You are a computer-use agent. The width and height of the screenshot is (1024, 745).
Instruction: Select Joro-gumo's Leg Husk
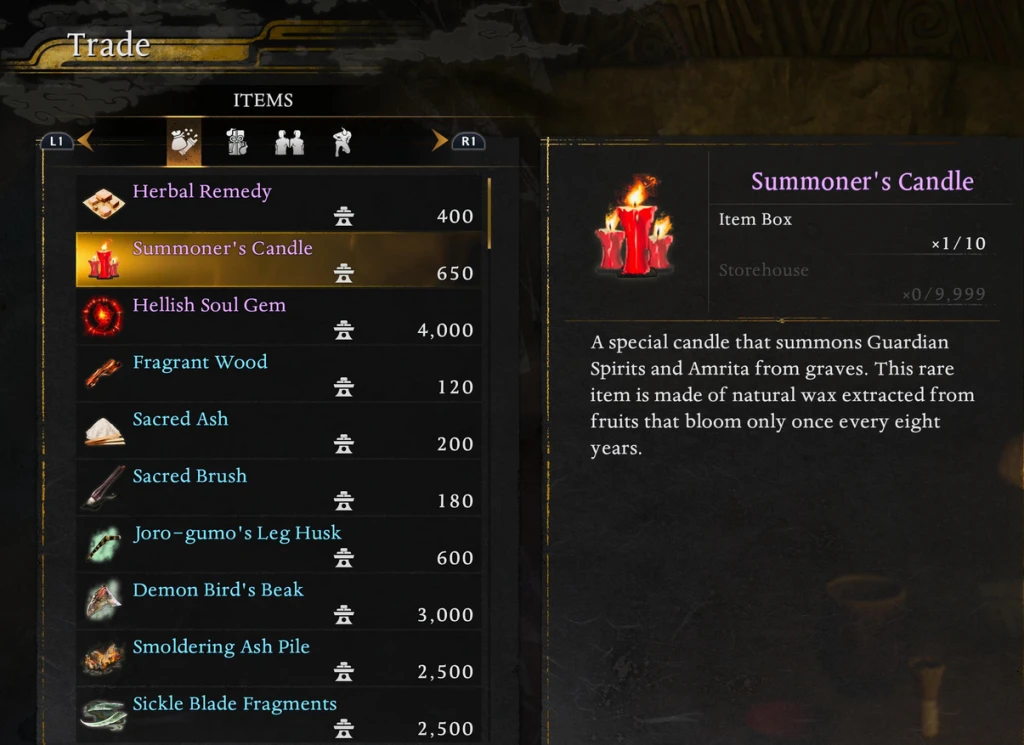tap(278, 545)
